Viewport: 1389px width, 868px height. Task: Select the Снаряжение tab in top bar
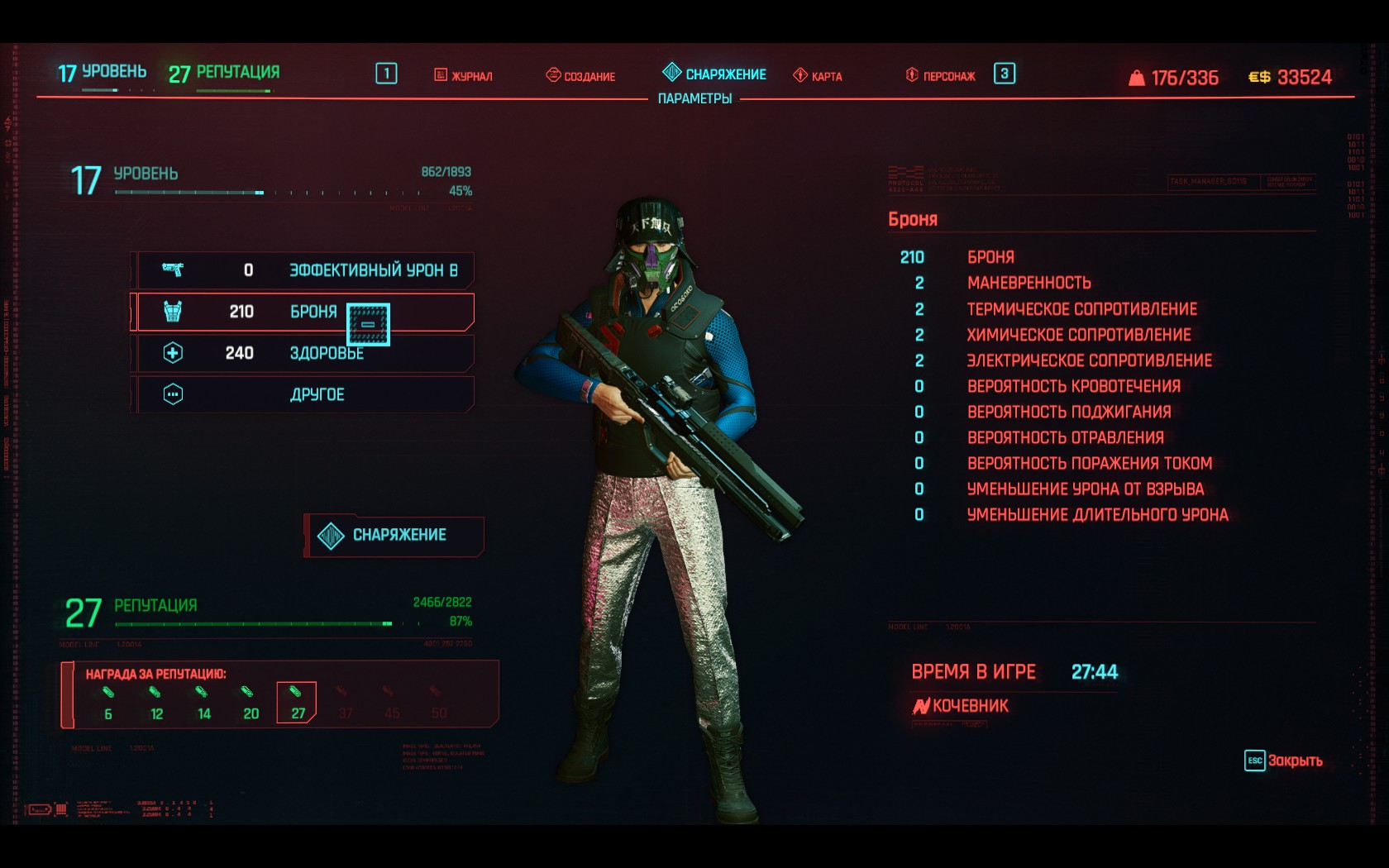pyautogui.click(x=715, y=74)
